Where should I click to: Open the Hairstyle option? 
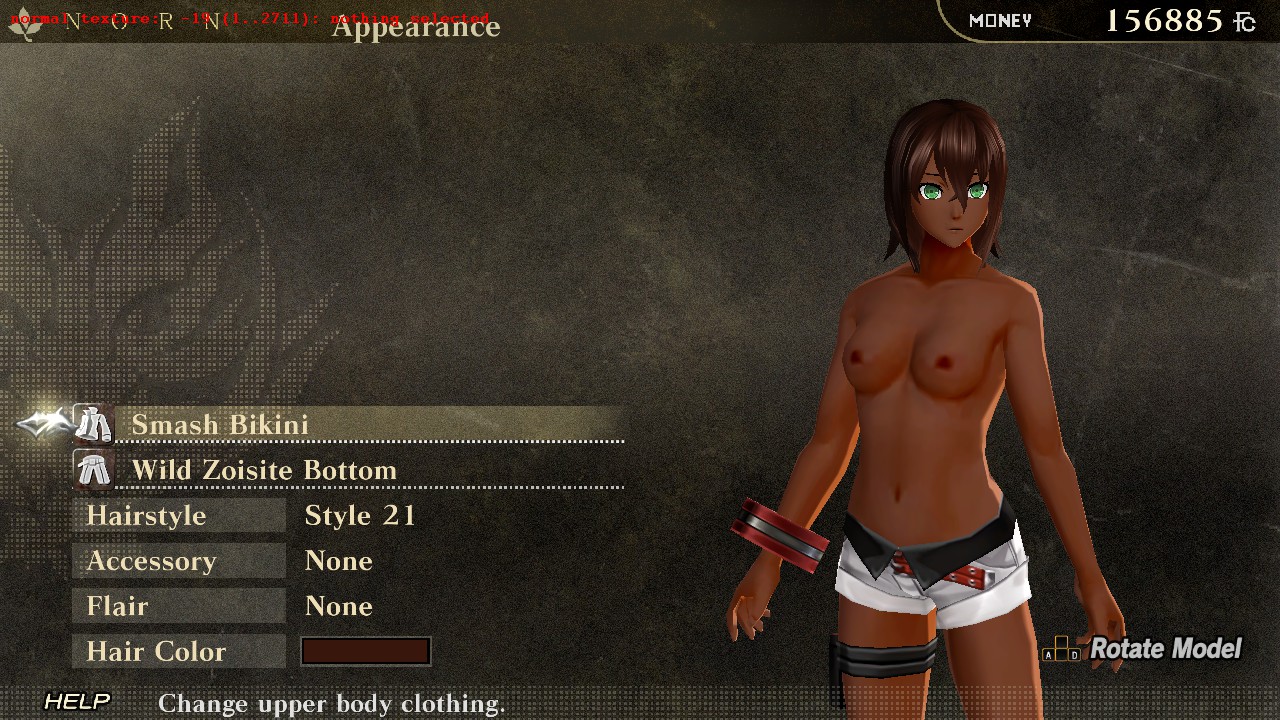(179, 516)
